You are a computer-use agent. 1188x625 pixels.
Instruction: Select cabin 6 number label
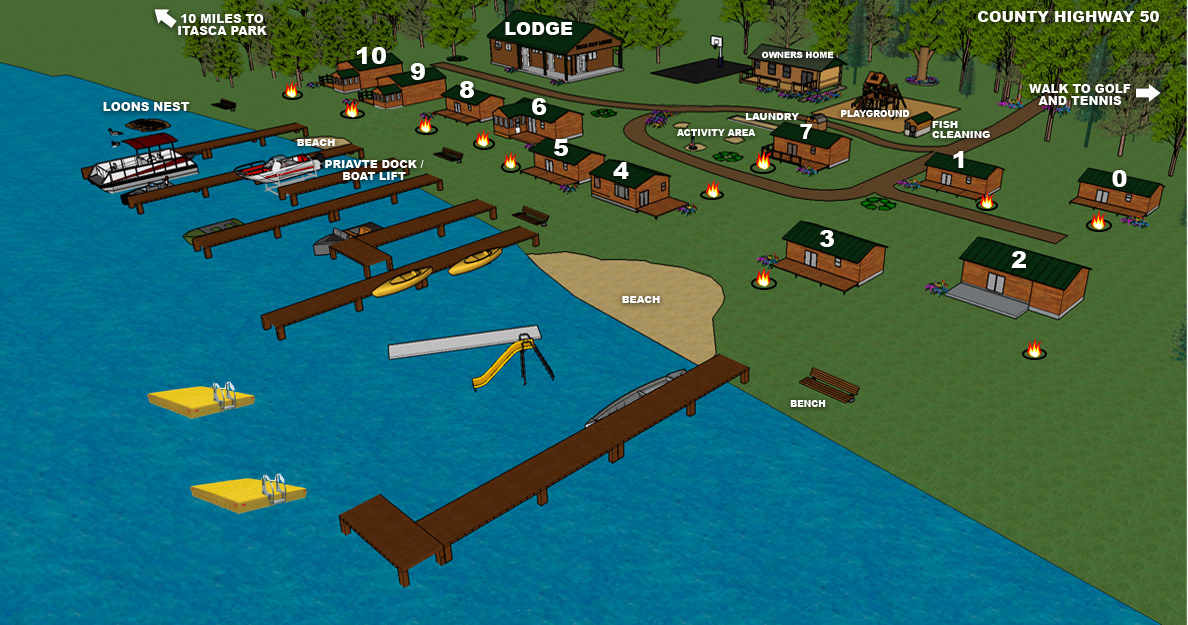(x=539, y=107)
